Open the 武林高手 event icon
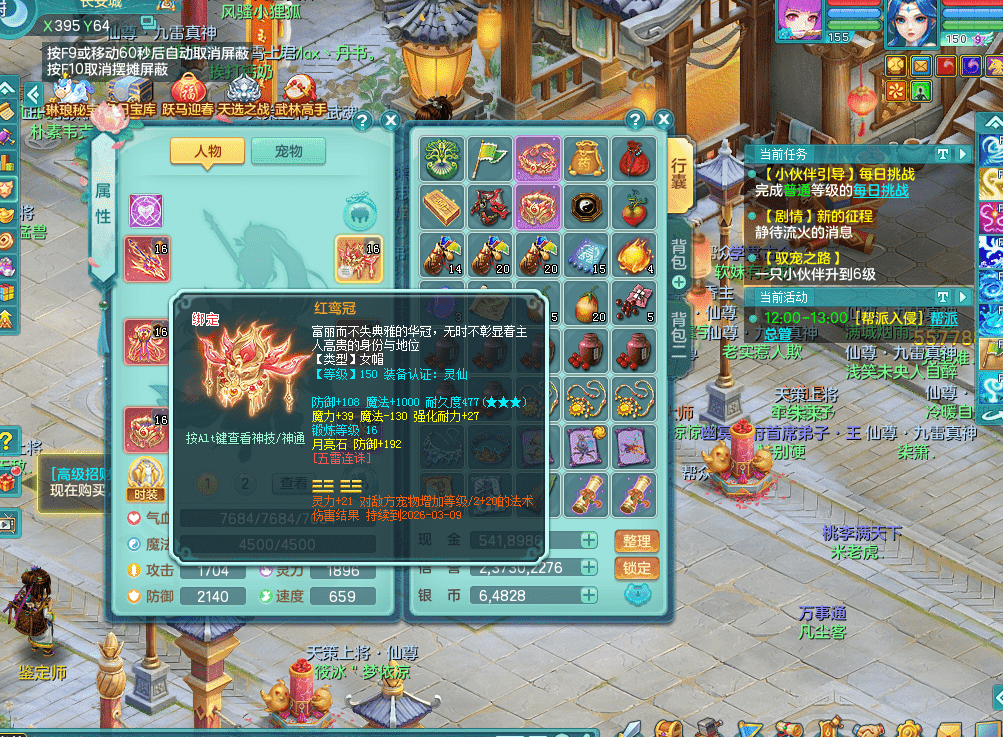Image resolution: width=1003 pixels, height=737 pixels. (x=301, y=97)
